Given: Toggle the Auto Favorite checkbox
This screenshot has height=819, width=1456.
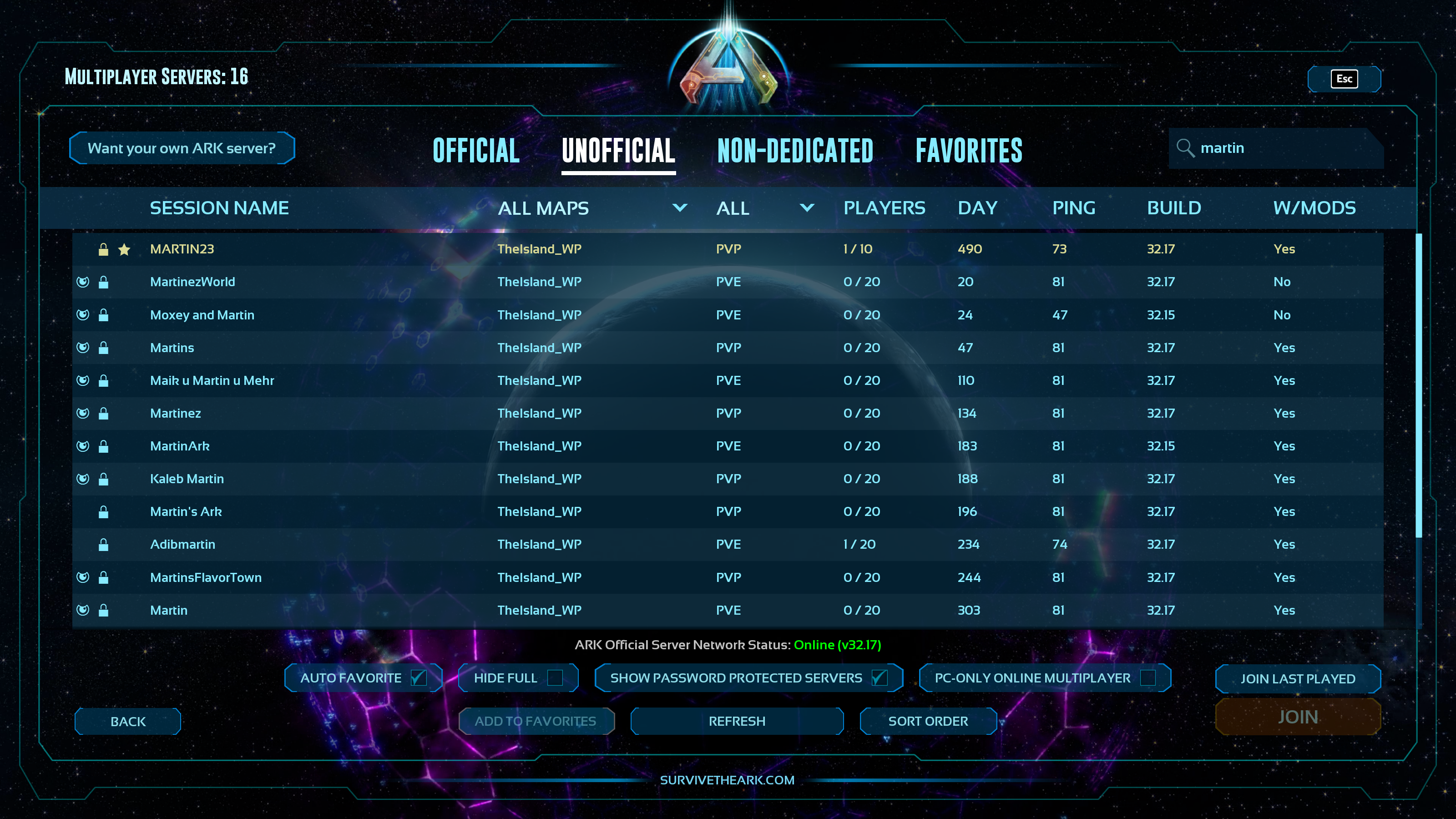Looking at the screenshot, I should click(418, 677).
